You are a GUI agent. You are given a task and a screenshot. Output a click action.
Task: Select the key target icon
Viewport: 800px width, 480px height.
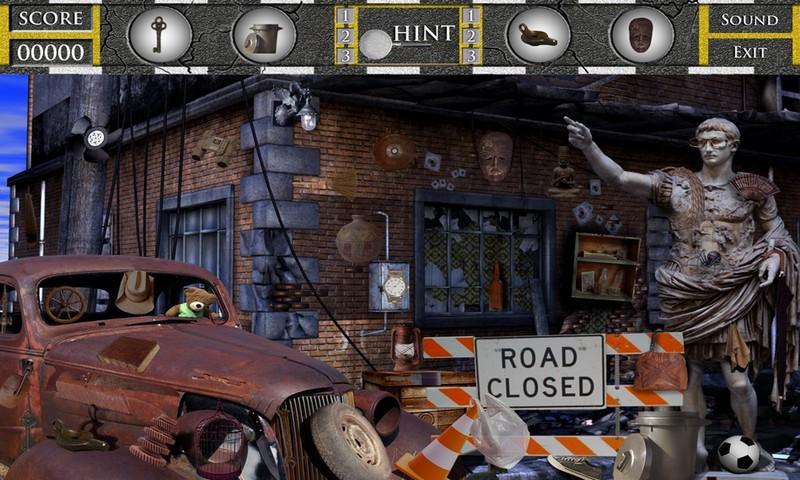159,35
